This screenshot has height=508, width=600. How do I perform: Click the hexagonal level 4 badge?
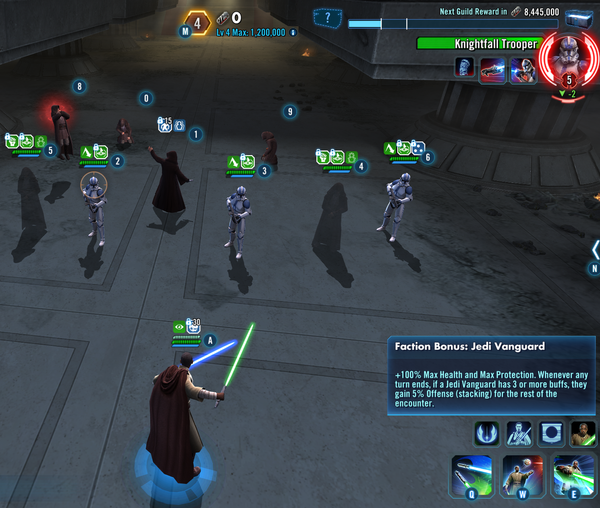click(198, 20)
